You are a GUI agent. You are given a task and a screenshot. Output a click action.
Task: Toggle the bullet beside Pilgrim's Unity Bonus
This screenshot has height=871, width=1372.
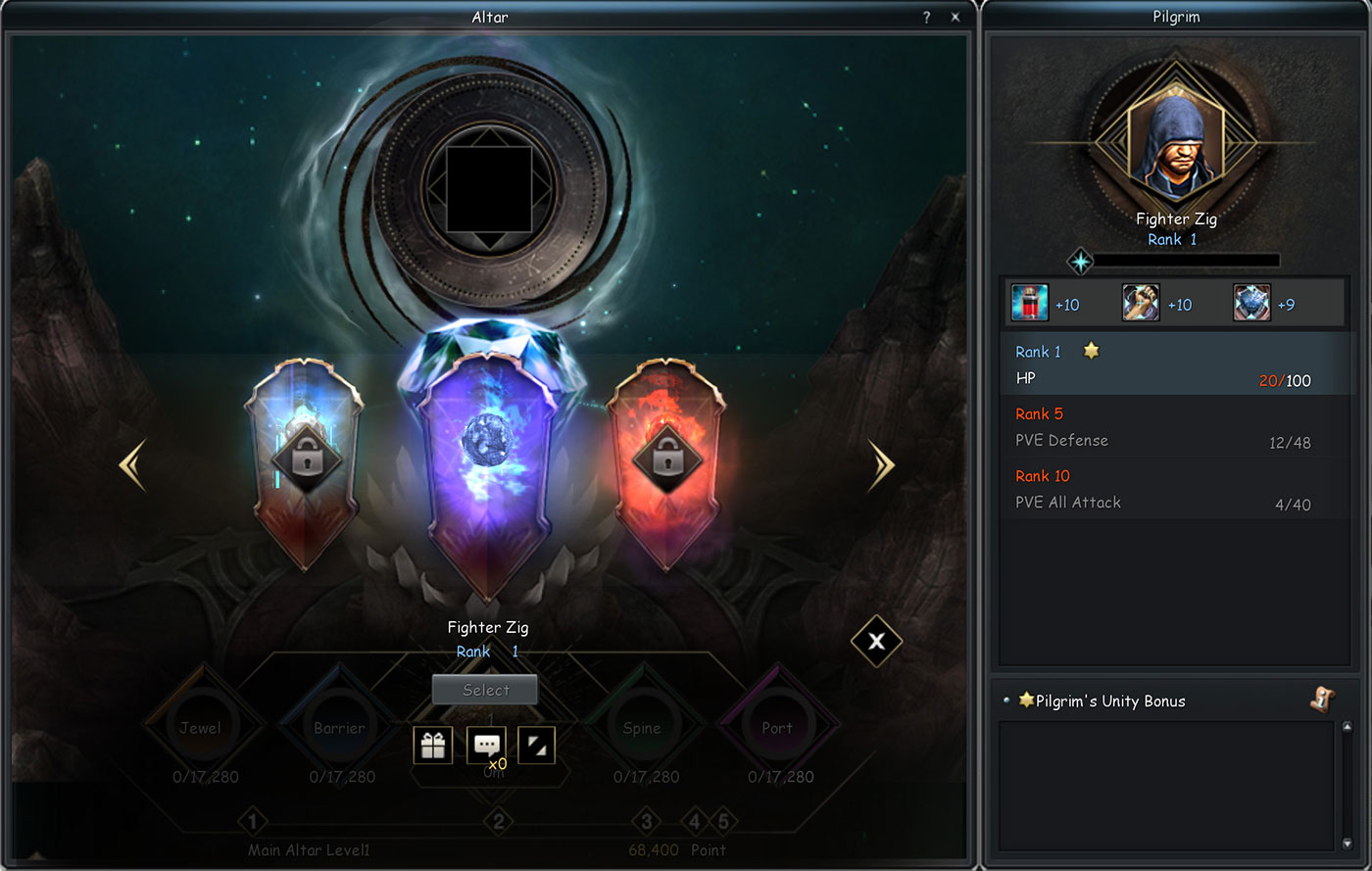1008,701
